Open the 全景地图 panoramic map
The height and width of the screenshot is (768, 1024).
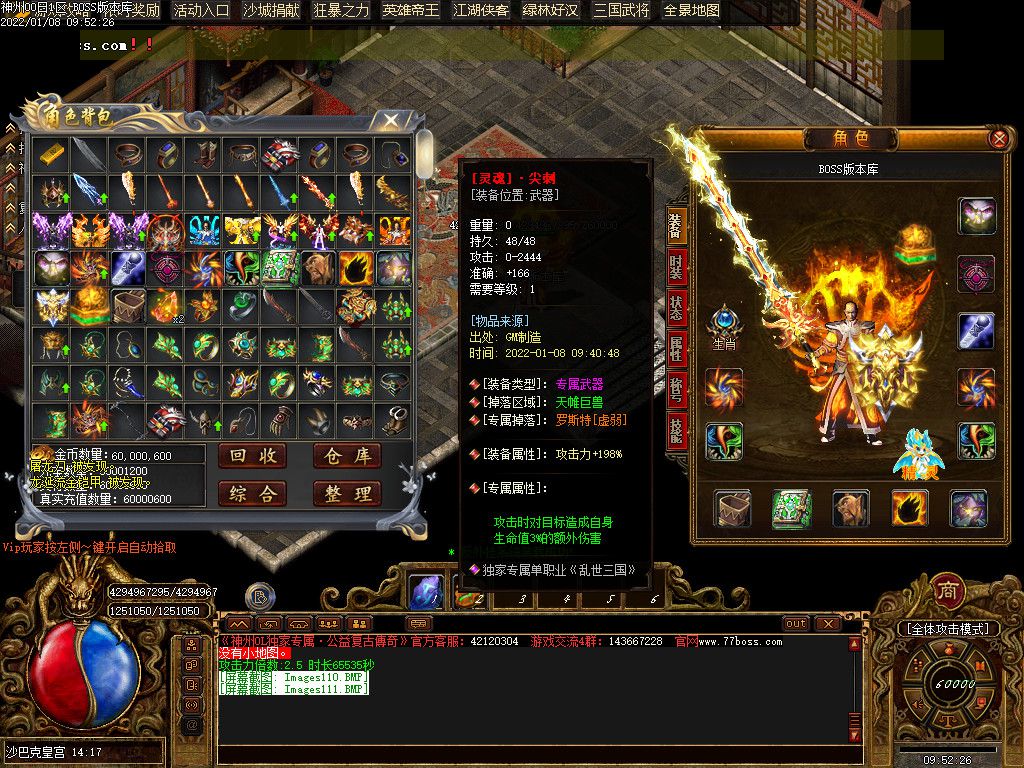(691, 11)
